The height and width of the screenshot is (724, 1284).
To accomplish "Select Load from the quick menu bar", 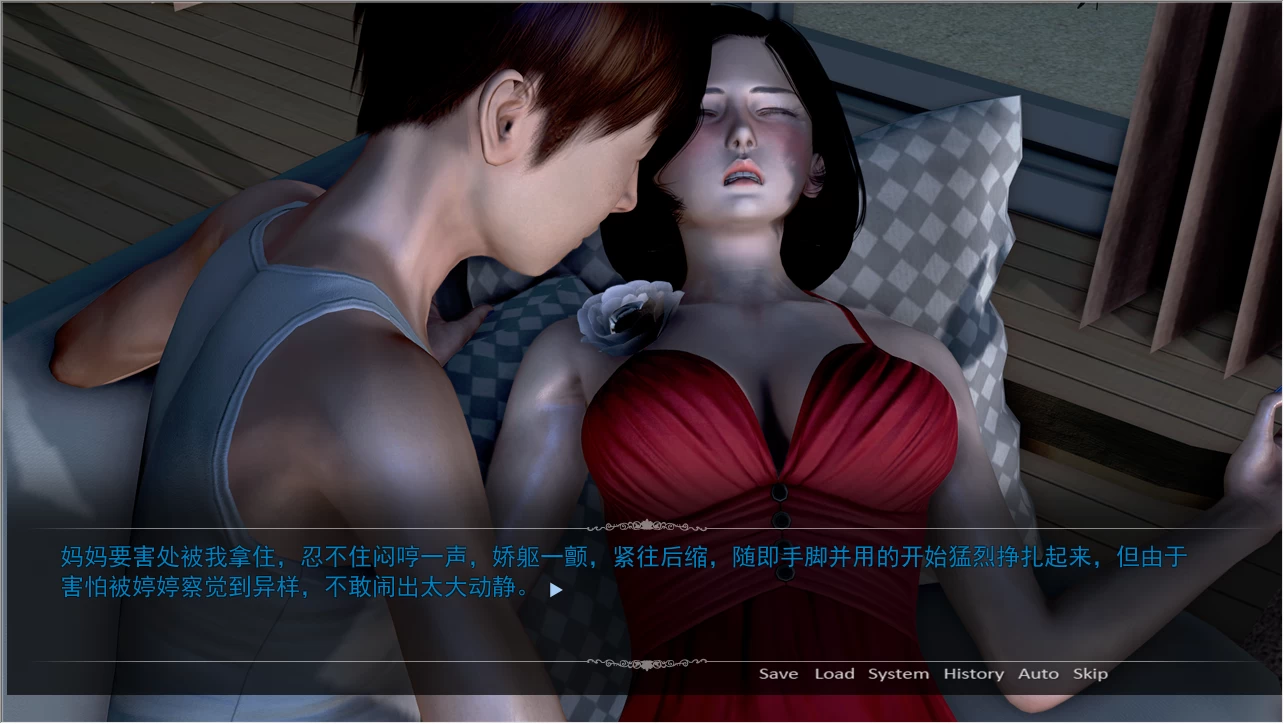I will (x=834, y=673).
